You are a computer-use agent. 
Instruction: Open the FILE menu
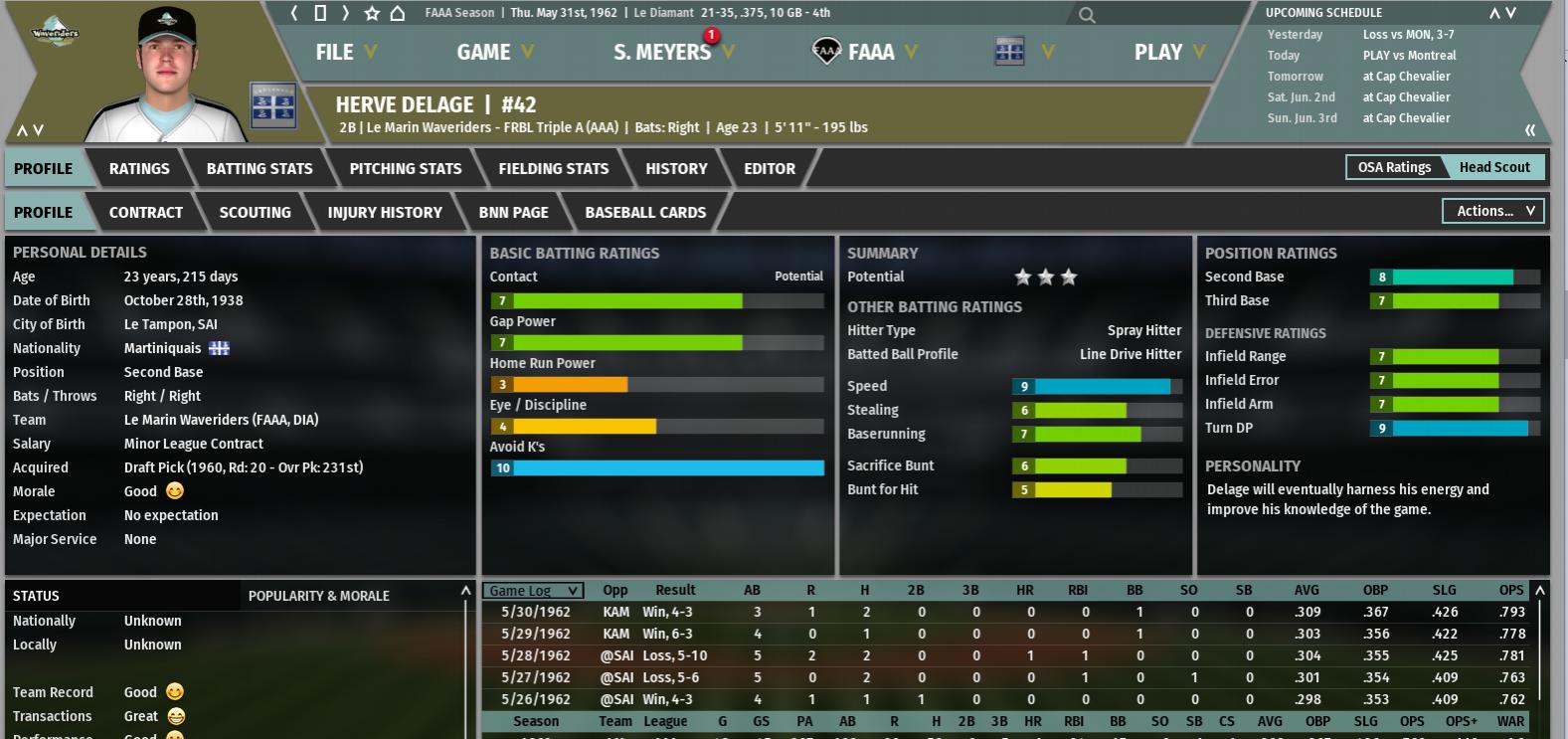coord(345,52)
